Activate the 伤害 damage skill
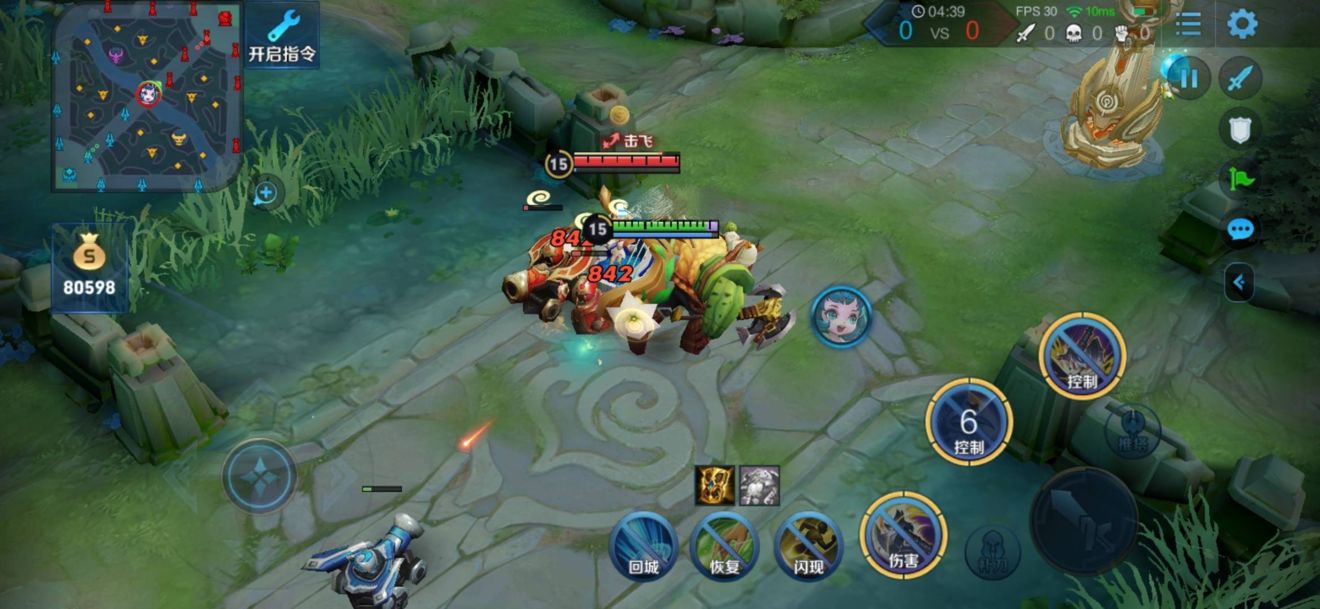1320x609 pixels. click(903, 535)
